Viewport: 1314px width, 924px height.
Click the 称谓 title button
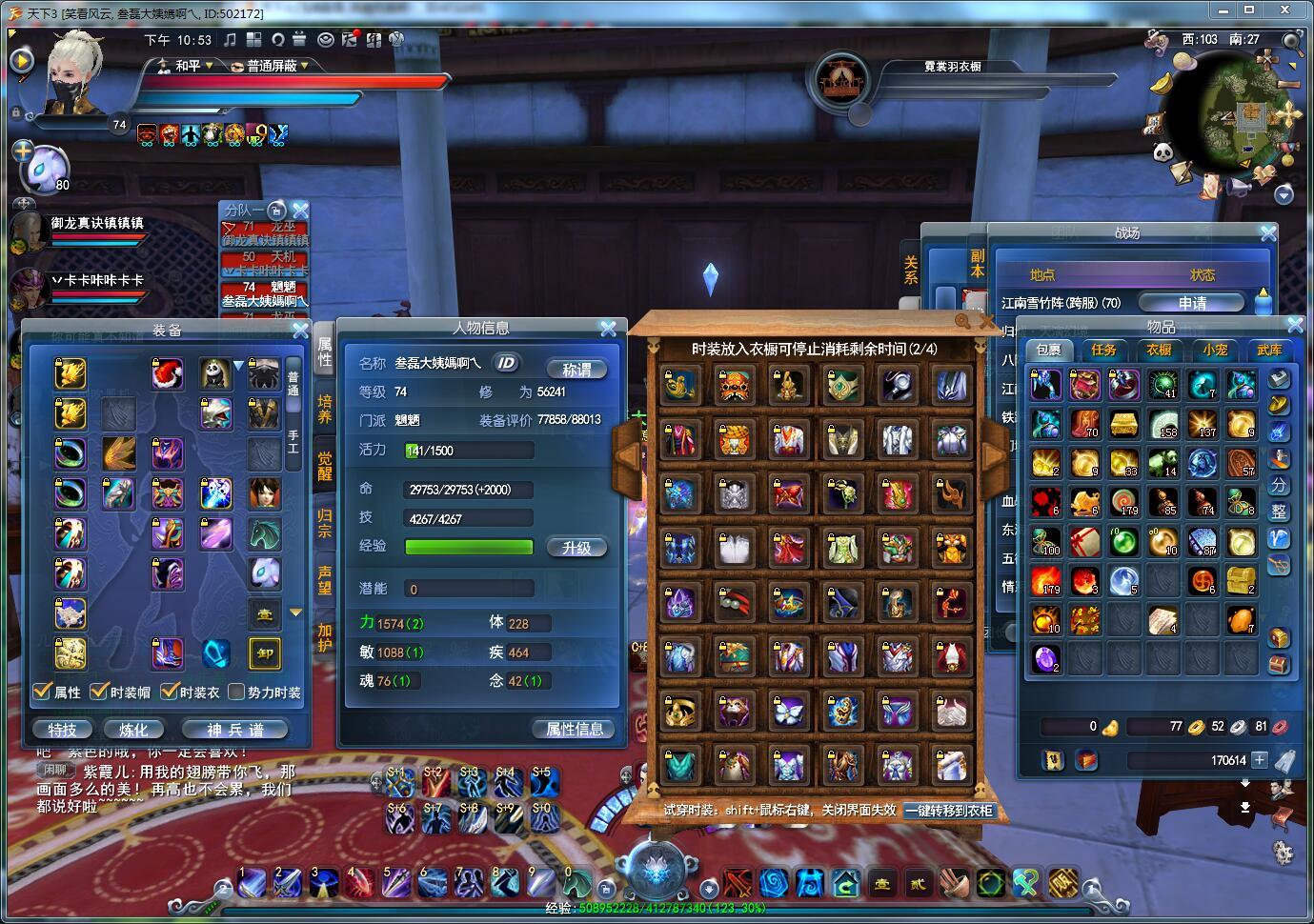(x=576, y=369)
